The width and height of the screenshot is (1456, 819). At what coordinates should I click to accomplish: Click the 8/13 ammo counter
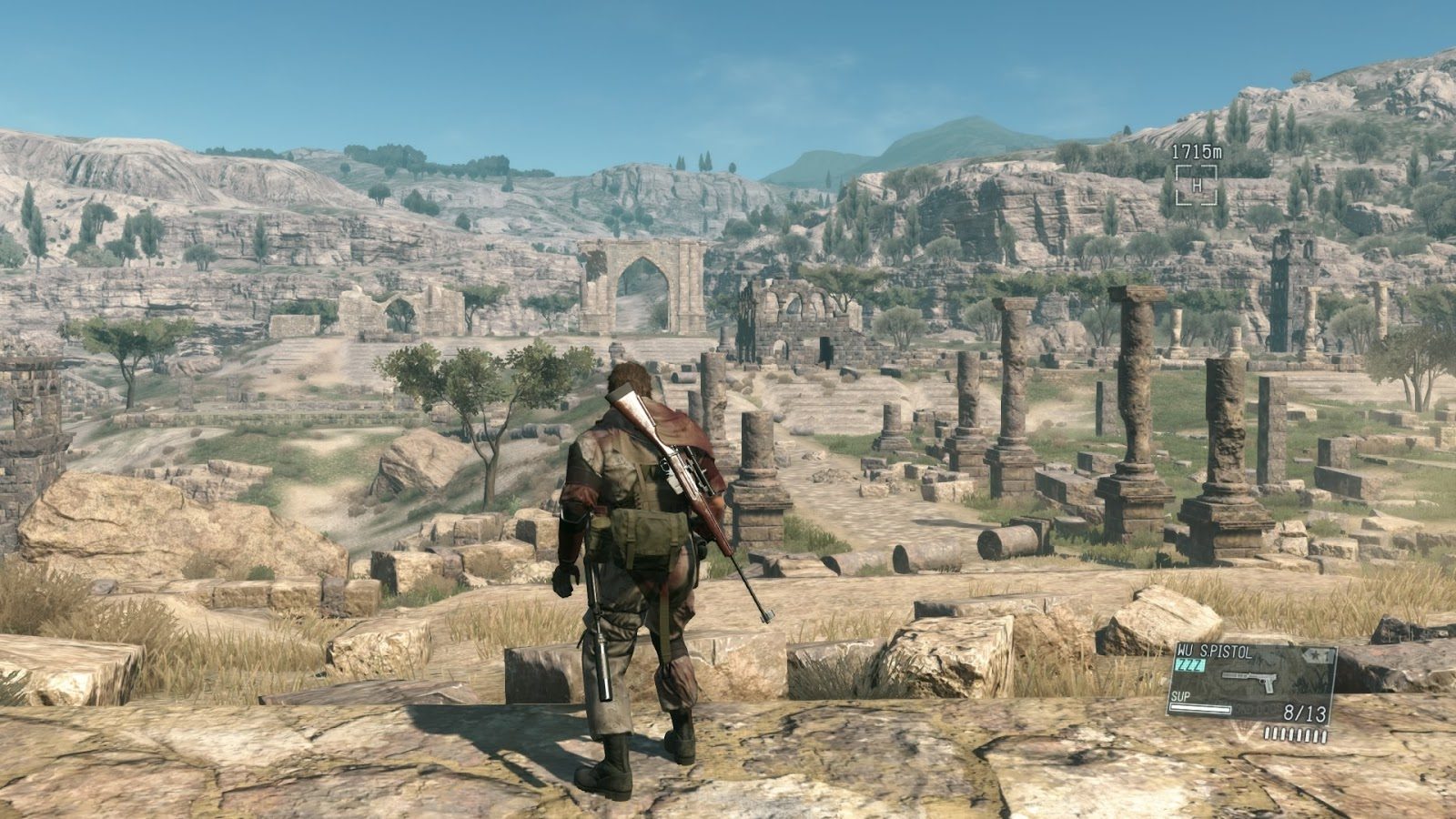pos(1304,712)
